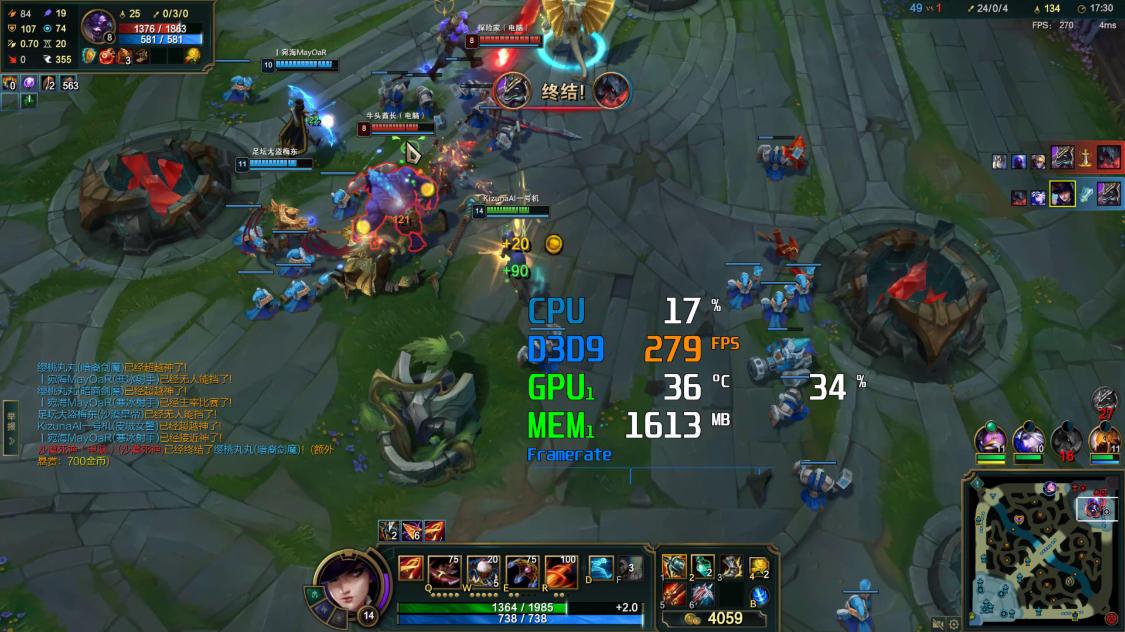Image resolution: width=1125 pixels, height=632 pixels.
Task: Click the item in inventory slot 1
Action: pyautogui.click(x=674, y=568)
